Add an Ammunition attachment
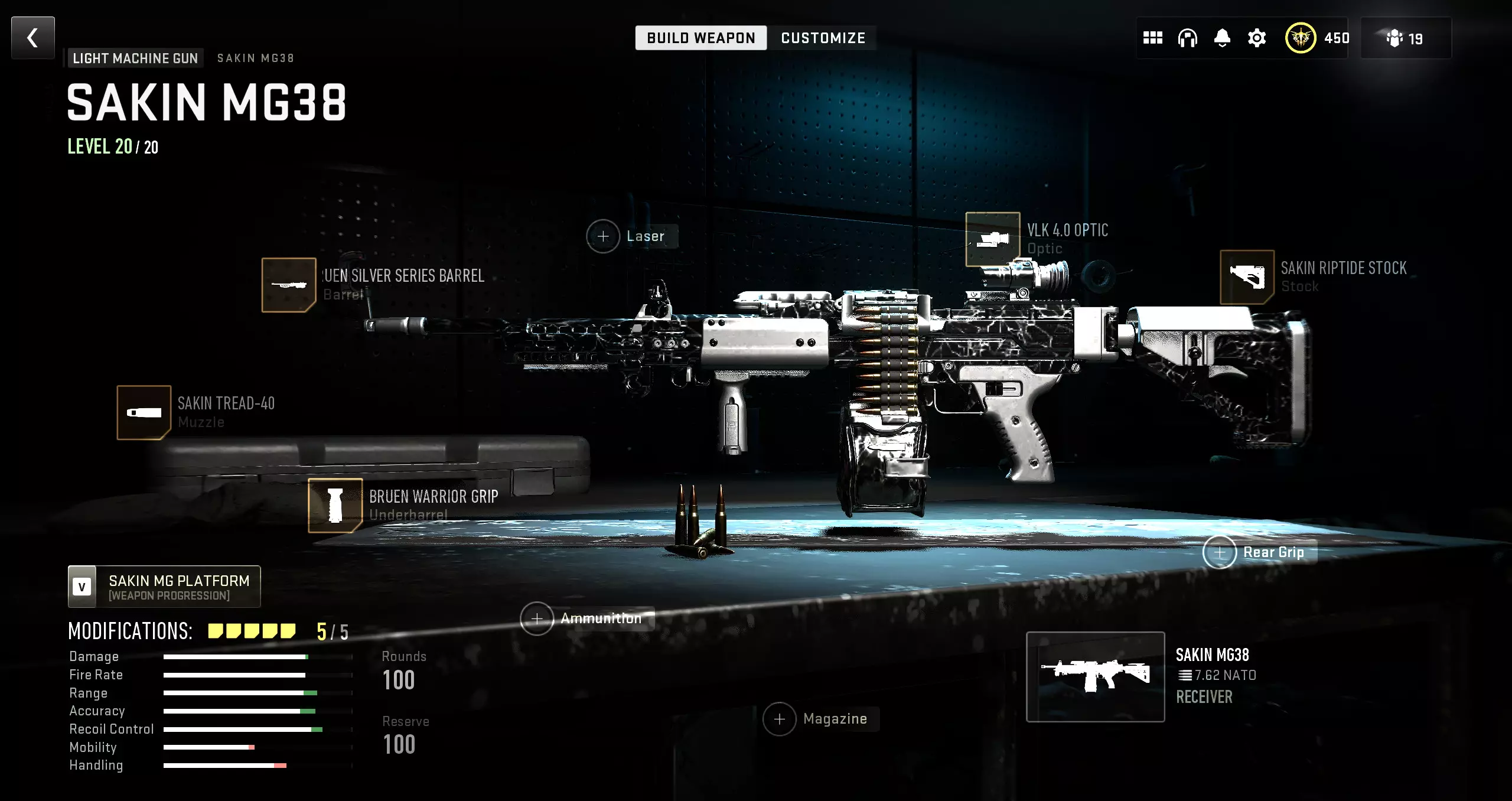Viewport: 1512px width, 801px height. click(x=537, y=618)
